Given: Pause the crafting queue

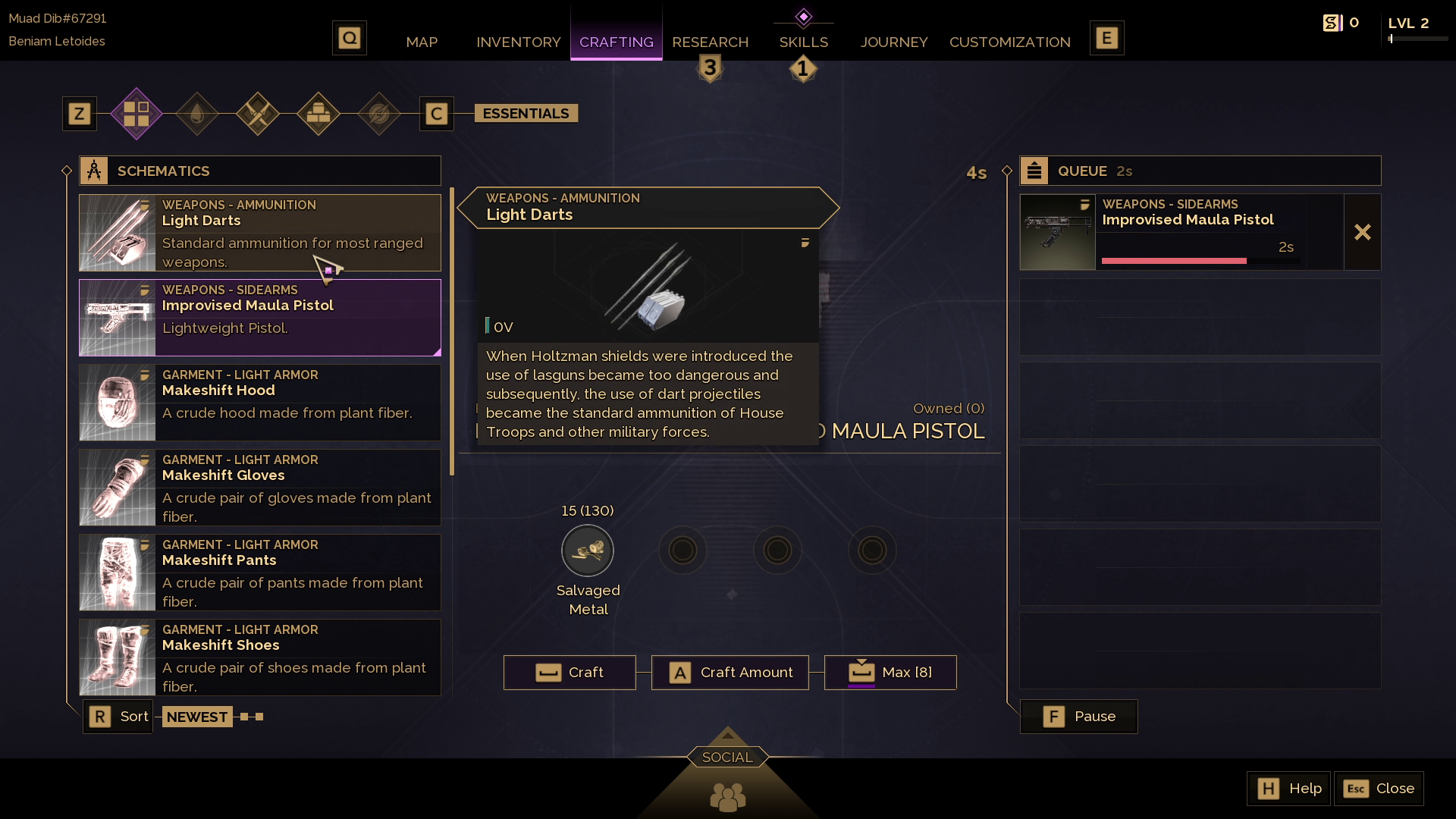Looking at the screenshot, I should (1078, 717).
